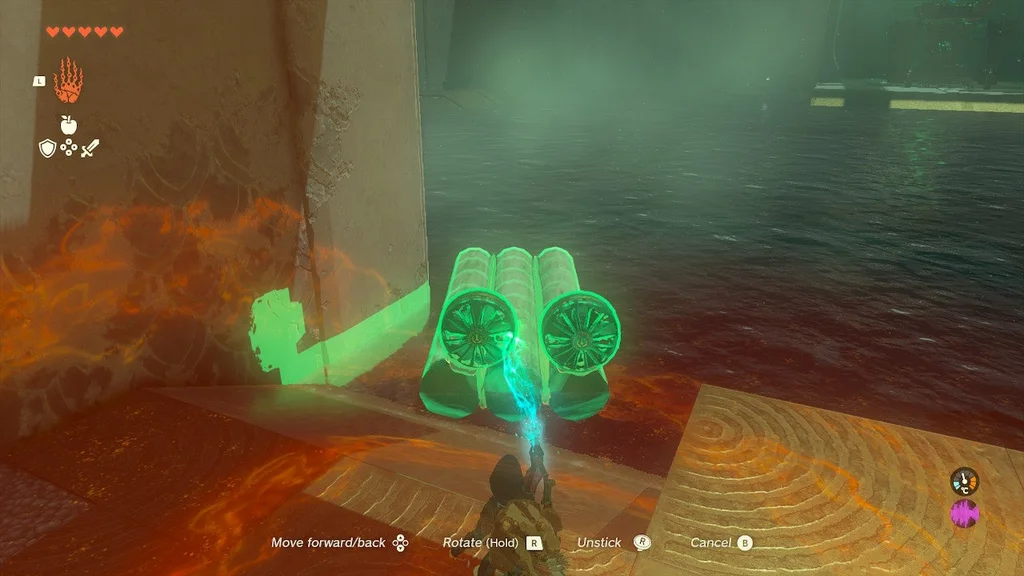Click the temperature gauge icon
Image resolution: width=1024 pixels, height=576 pixels.
click(x=965, y=481)
